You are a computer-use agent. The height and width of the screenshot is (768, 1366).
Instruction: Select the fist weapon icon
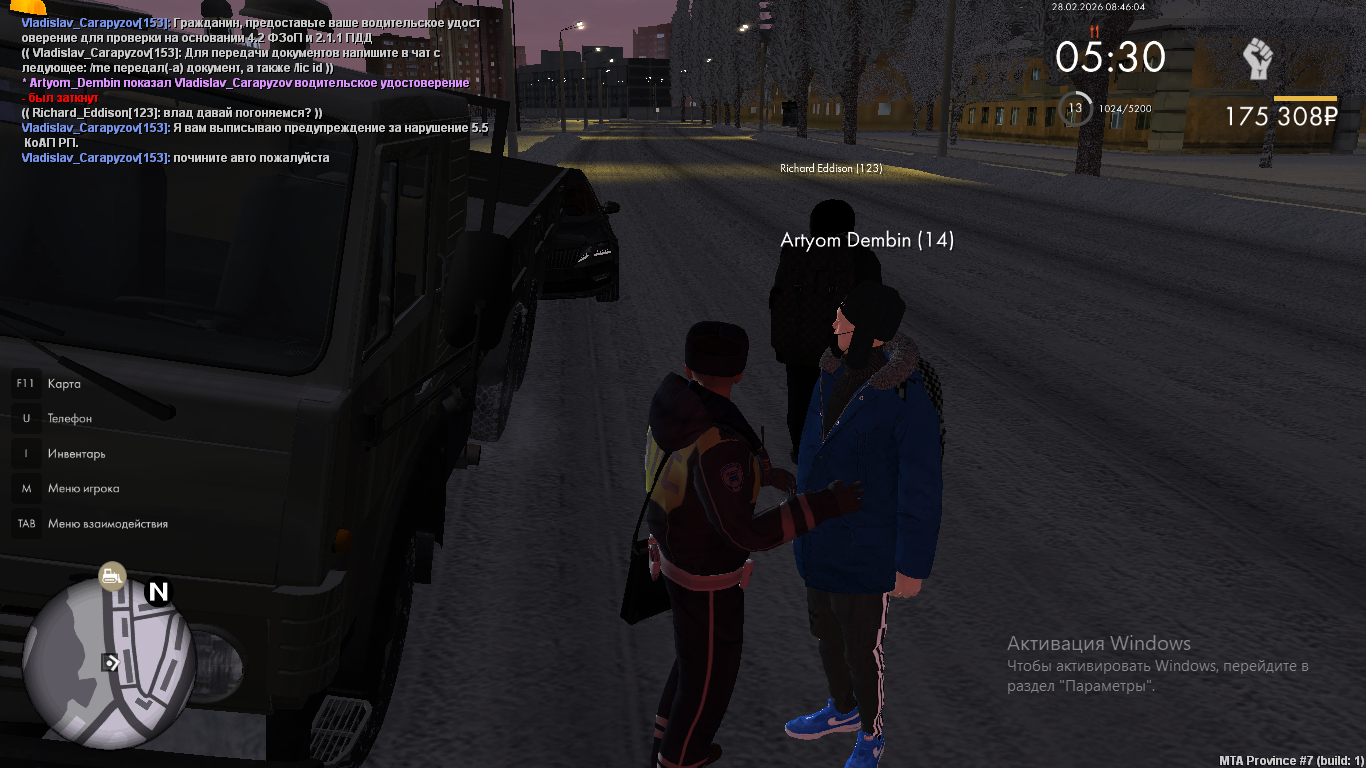(1257, 59)
